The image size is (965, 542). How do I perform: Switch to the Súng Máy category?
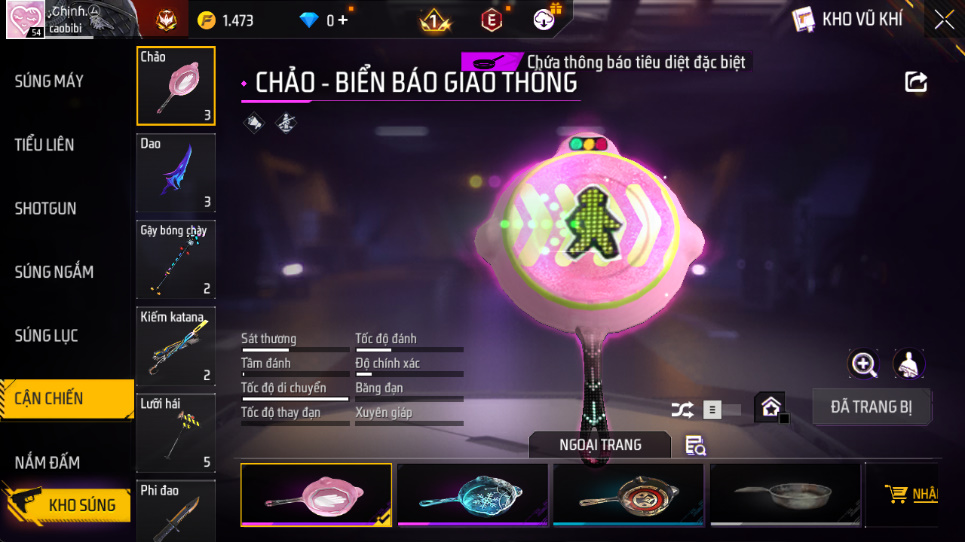50,81
